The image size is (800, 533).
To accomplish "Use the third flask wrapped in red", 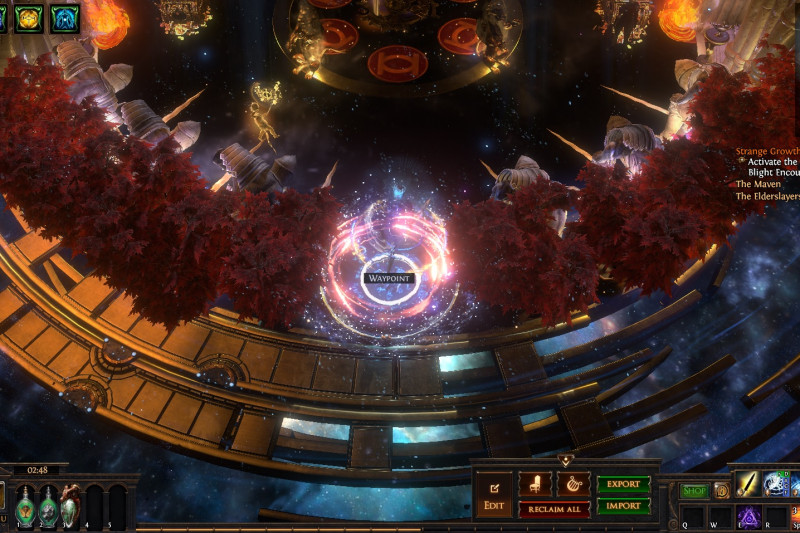I will 70,506.
